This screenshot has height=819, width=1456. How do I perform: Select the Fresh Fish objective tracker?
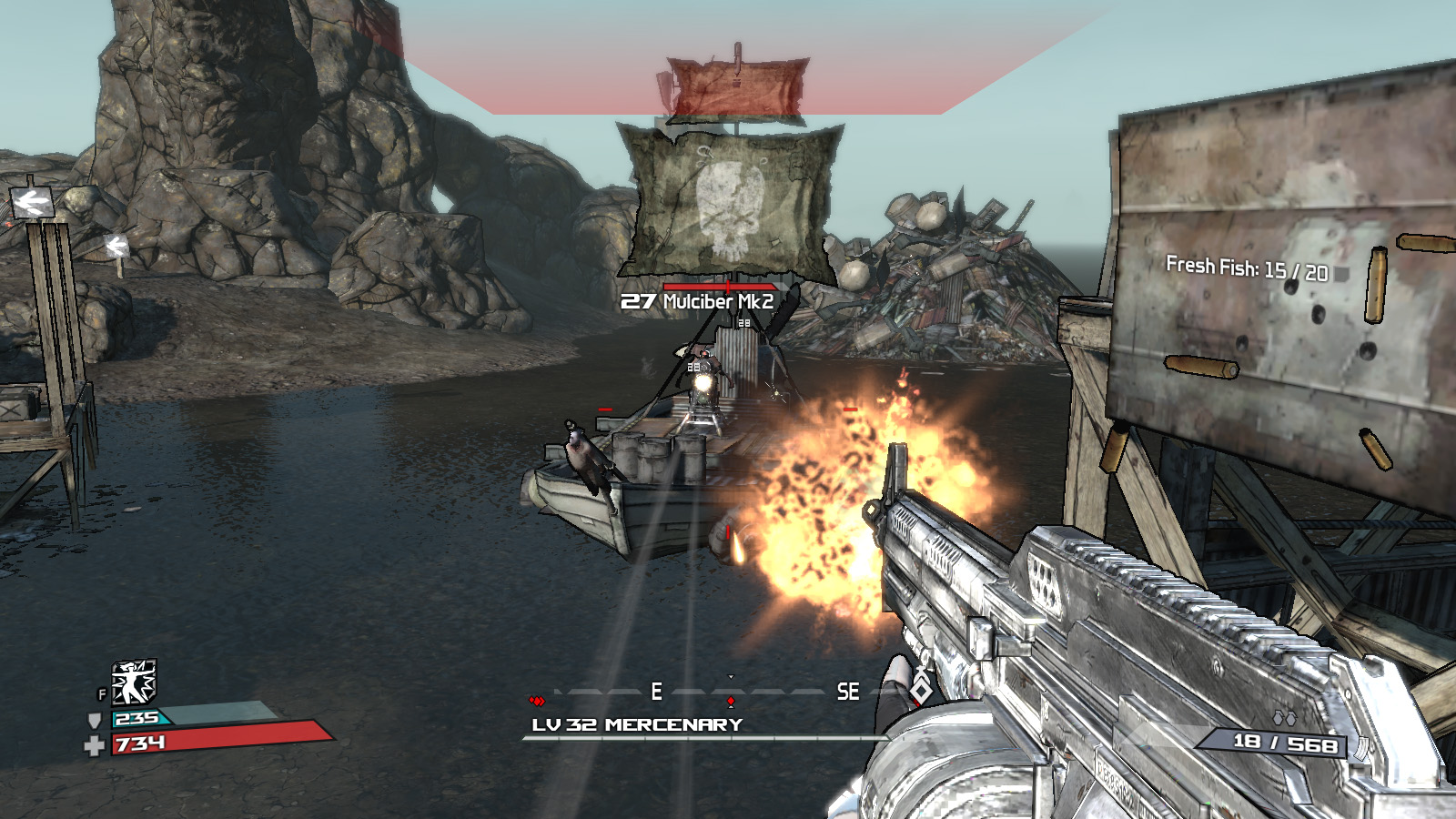1246,268
